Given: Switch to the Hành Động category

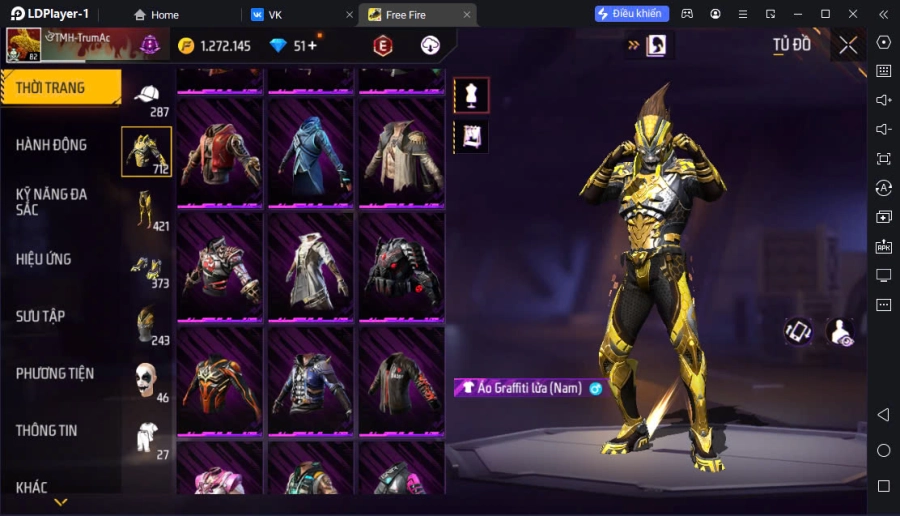Looking at the screenshot, I should click(x=51, y=145).
